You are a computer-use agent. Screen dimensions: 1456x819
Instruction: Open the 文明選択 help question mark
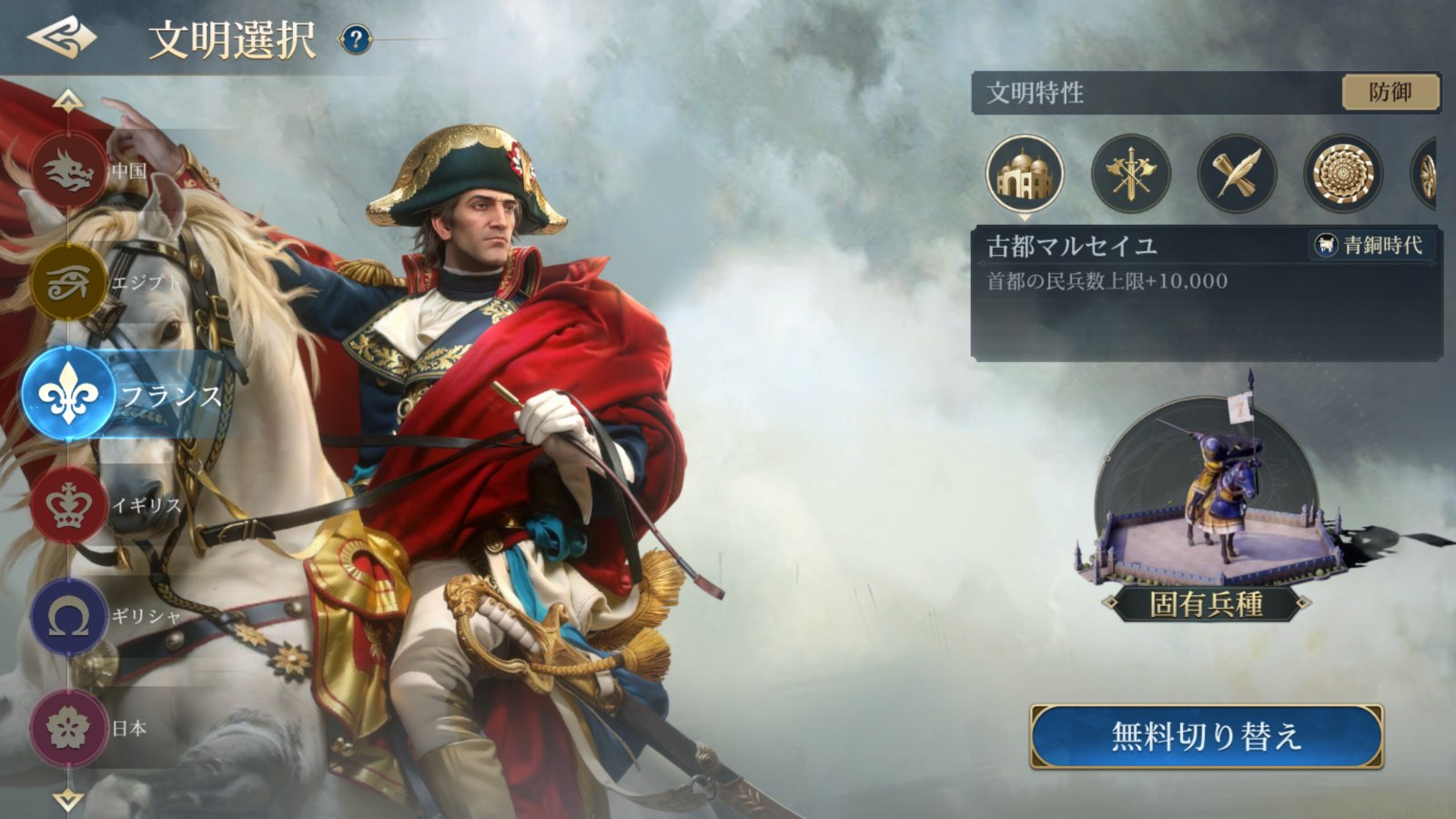pyautogui.click(x=356, y=39)
